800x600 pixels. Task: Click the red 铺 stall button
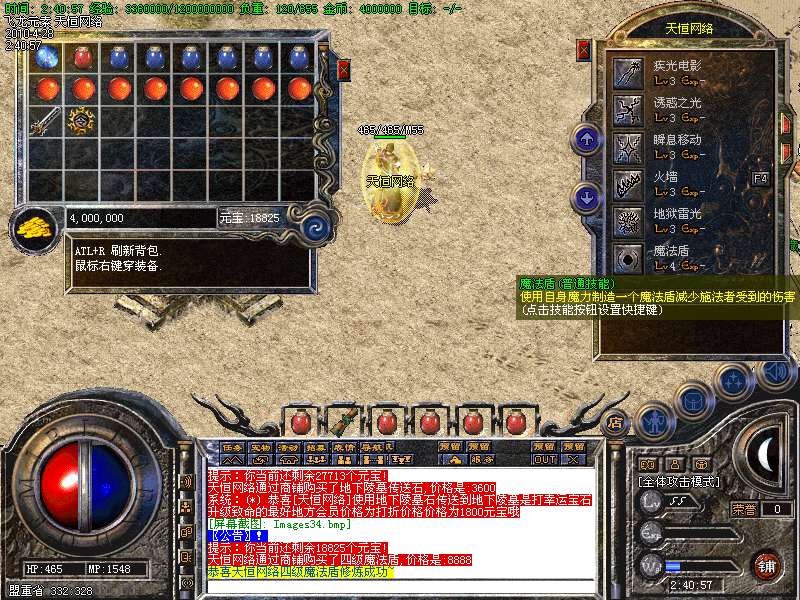[765, 564]
